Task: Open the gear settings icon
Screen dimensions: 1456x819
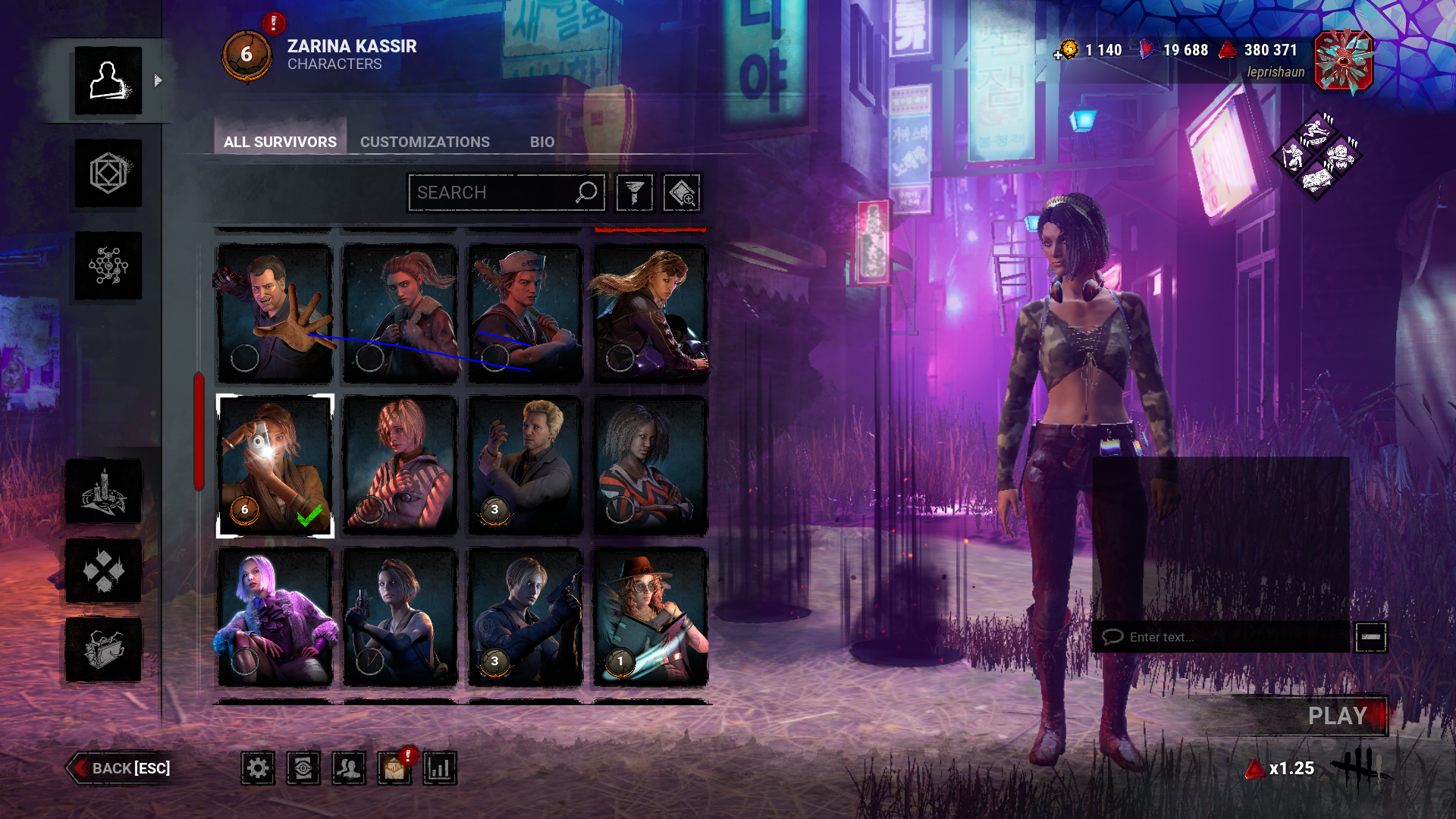Action: coord(258,768)
